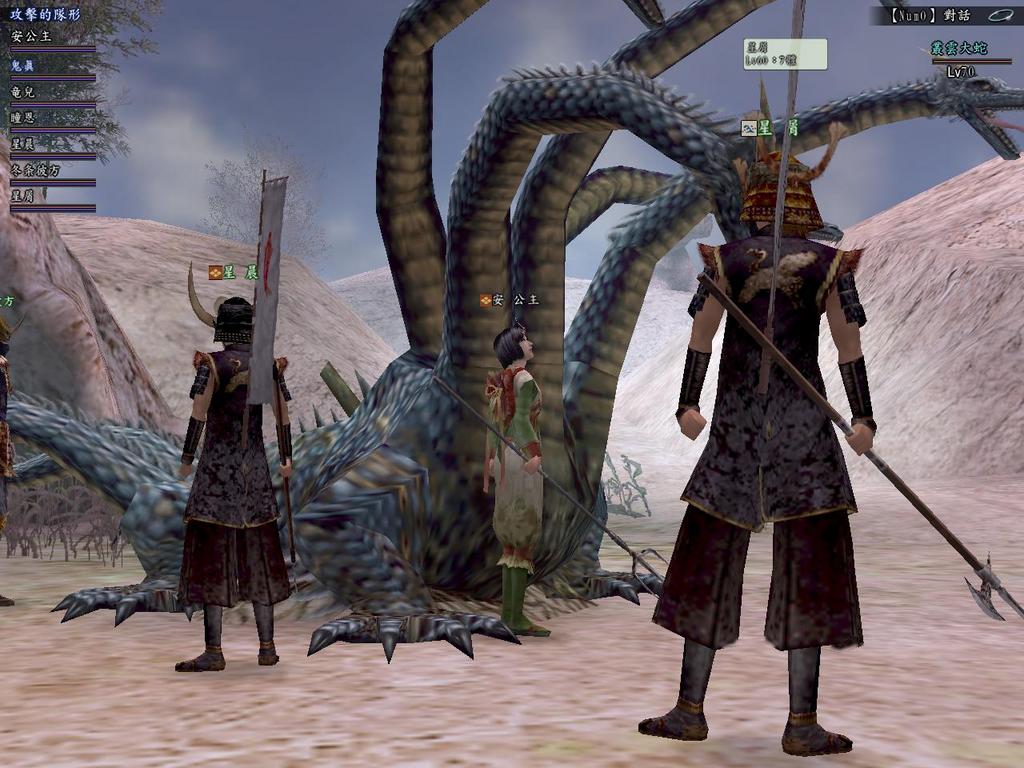Click party member 冬条彼方 in the list
The height and width of the screenshot is (768, 1024).
tap(36, 170)
